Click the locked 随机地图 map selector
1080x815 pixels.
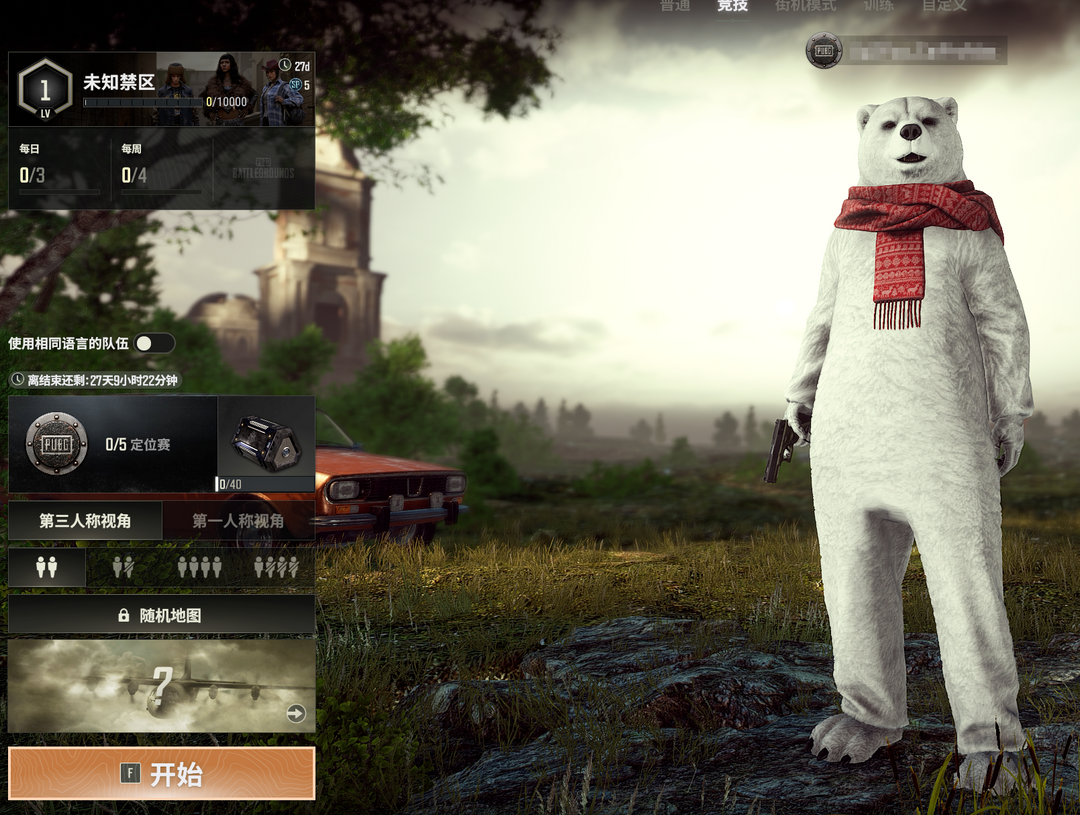(x=161, y=615)
